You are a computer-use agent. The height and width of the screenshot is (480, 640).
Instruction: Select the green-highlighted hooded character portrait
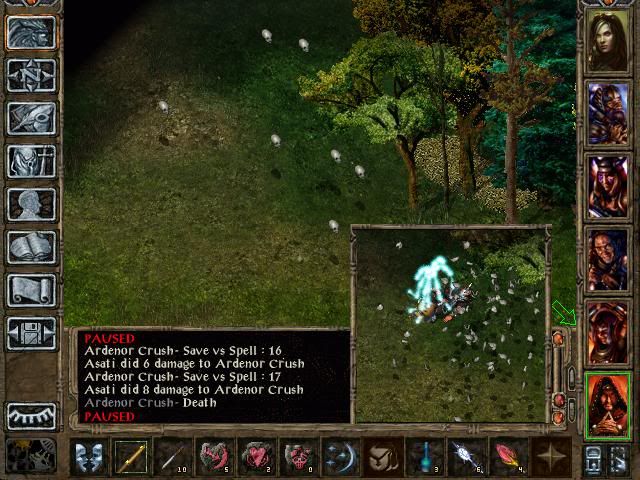pos(607,405)
